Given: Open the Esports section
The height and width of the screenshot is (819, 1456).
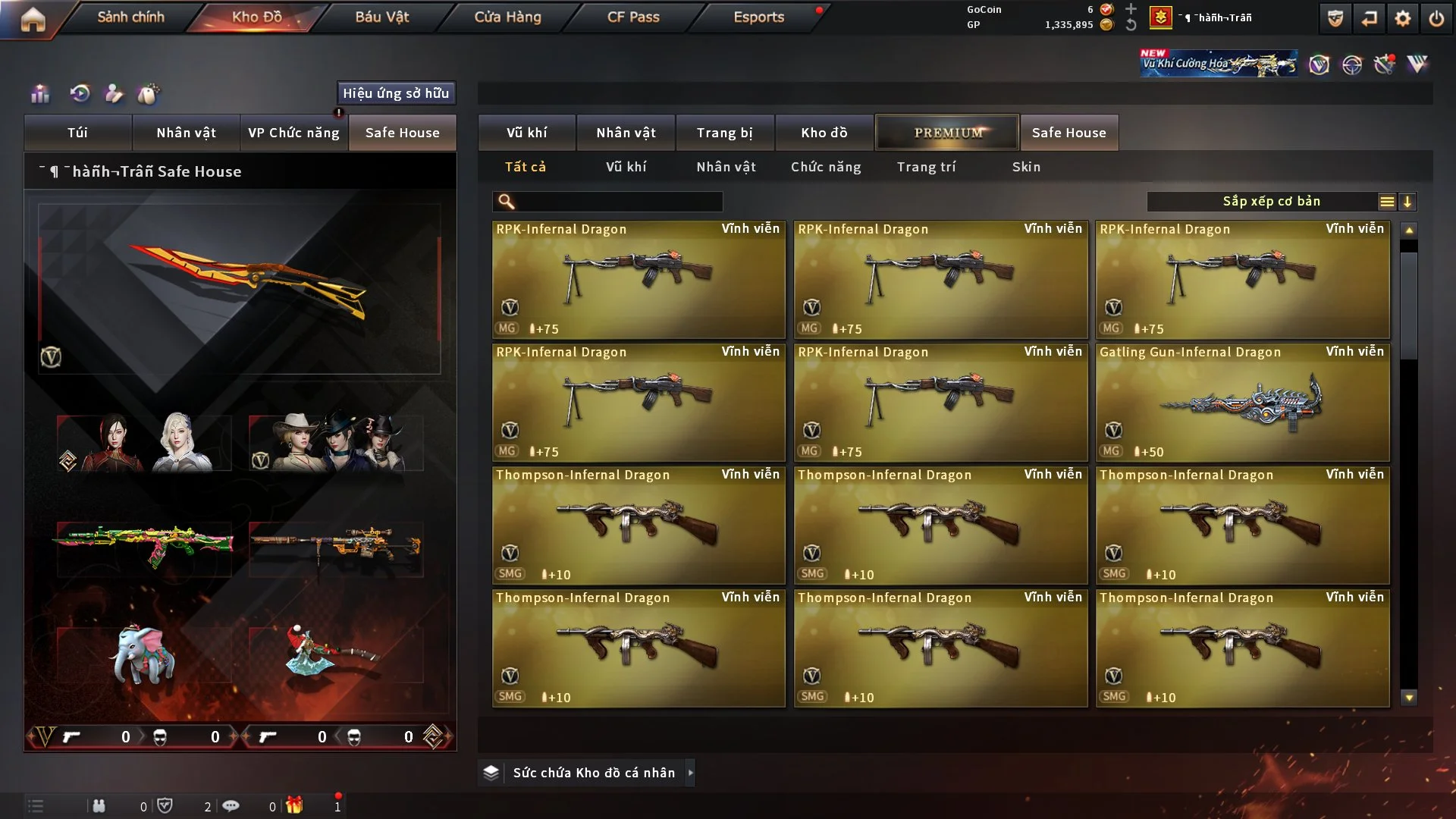Looking at the screenshot, I should (758, 17).
